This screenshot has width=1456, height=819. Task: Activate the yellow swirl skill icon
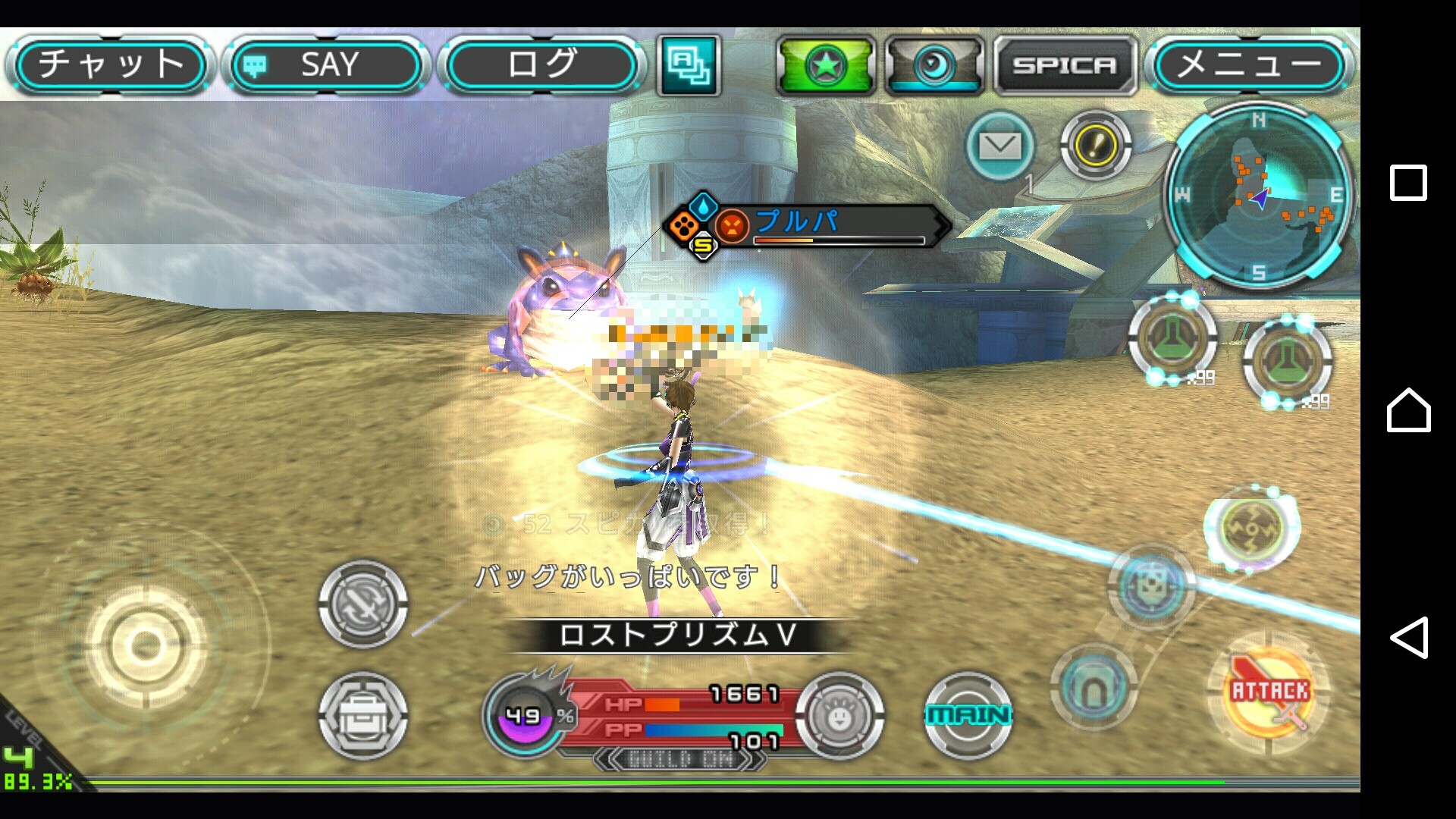1251,528
